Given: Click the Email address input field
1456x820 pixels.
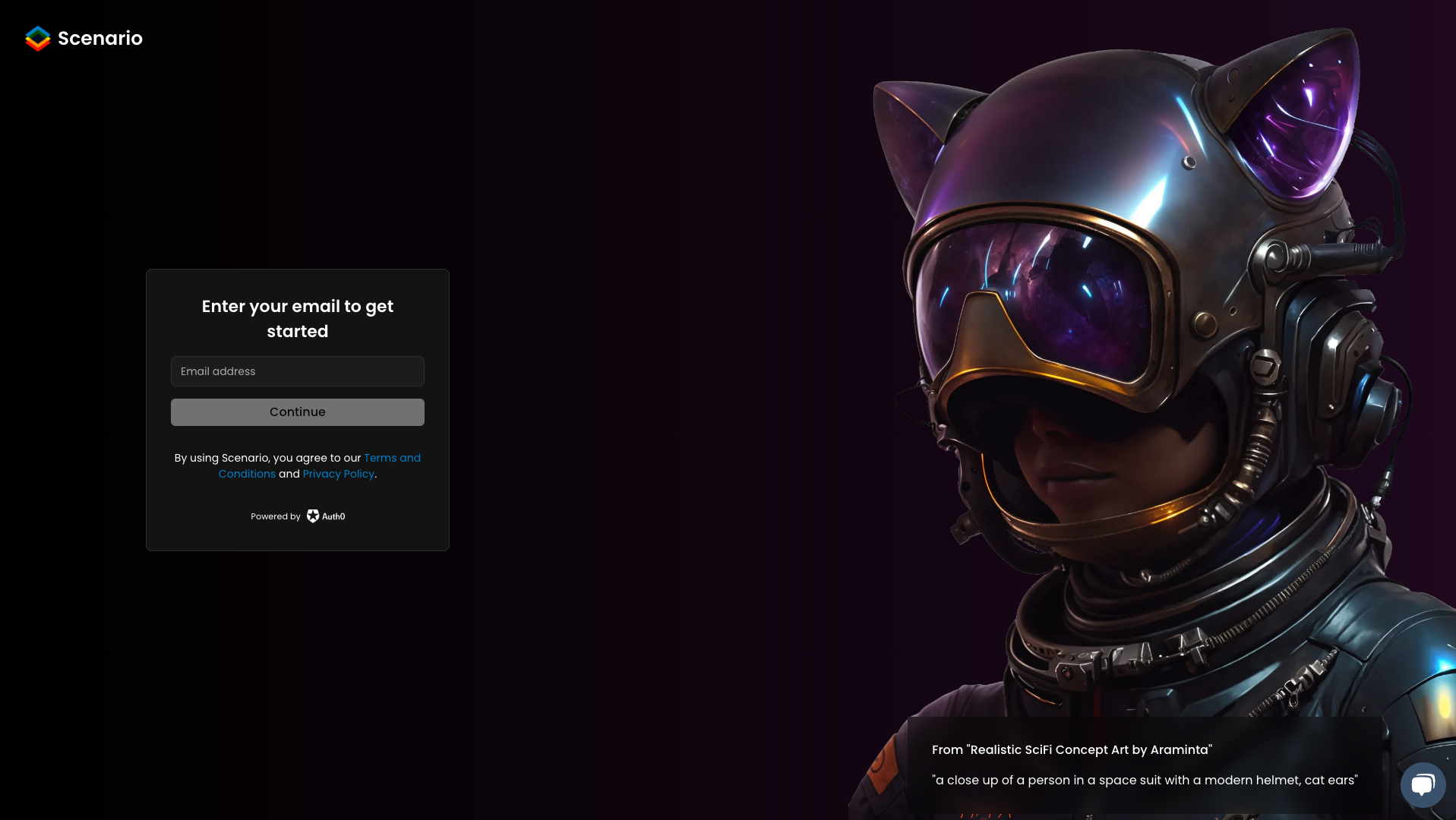Looking at the screenshot, I should click(x=297, y=371).
